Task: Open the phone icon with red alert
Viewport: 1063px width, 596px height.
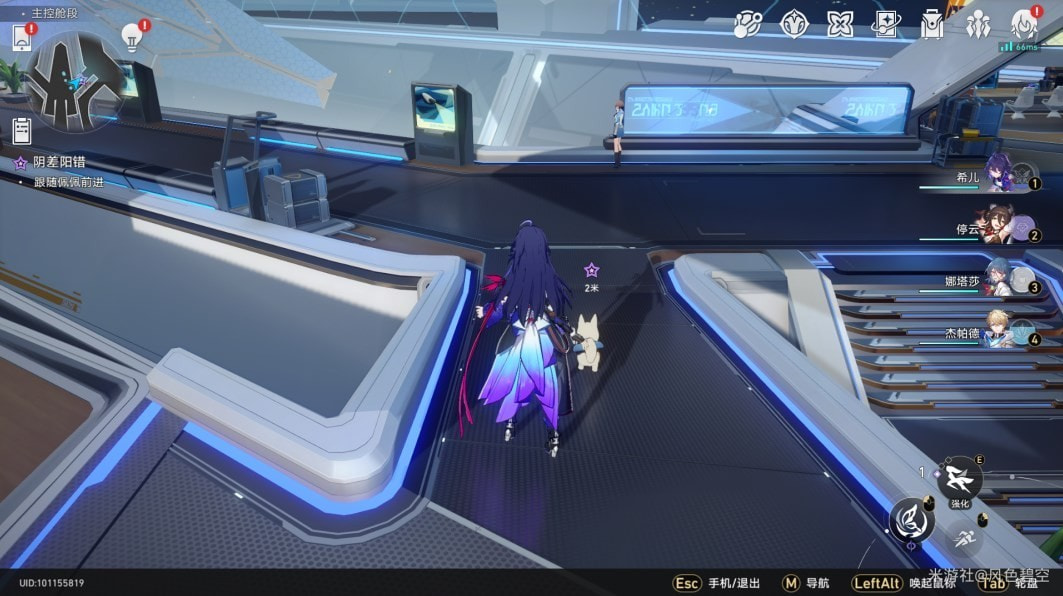Action: pos(22,38)
